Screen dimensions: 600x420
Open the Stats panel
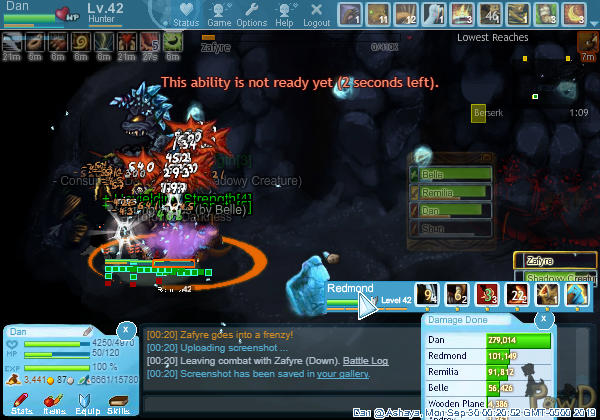click(22, 401)
